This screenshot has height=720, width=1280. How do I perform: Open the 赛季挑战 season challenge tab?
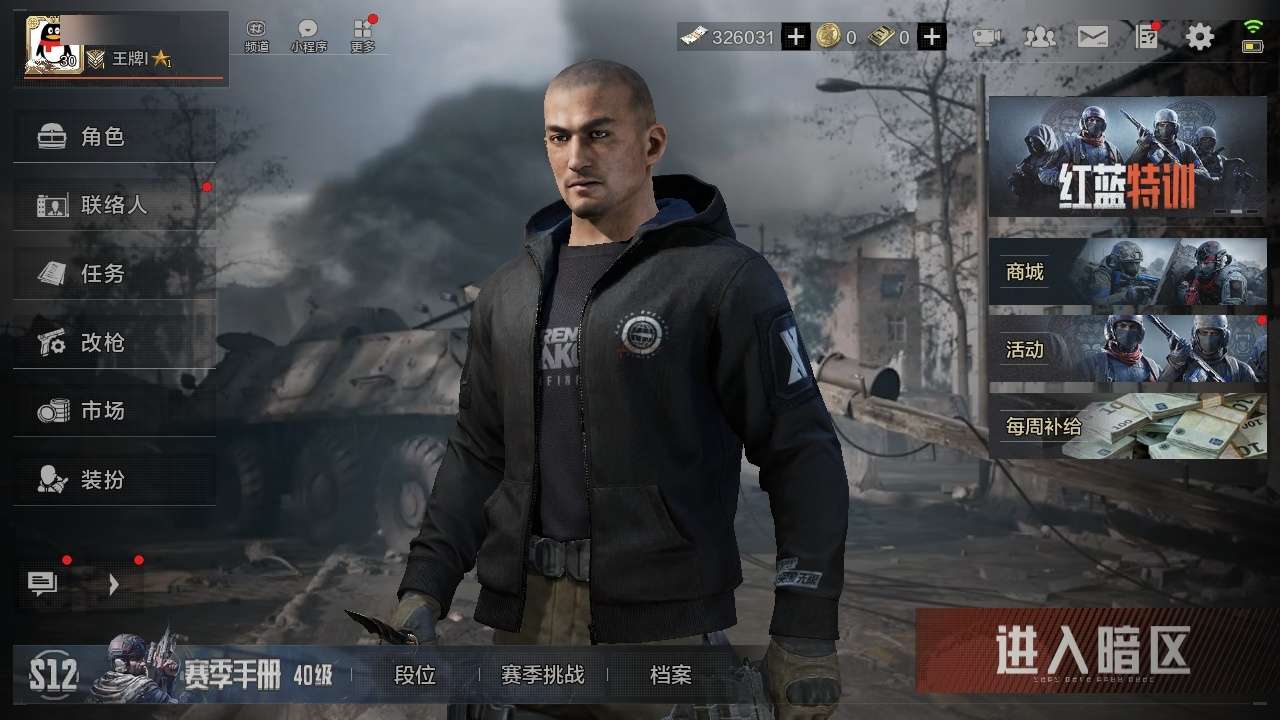pyautogui.click(x=542, y=675)
